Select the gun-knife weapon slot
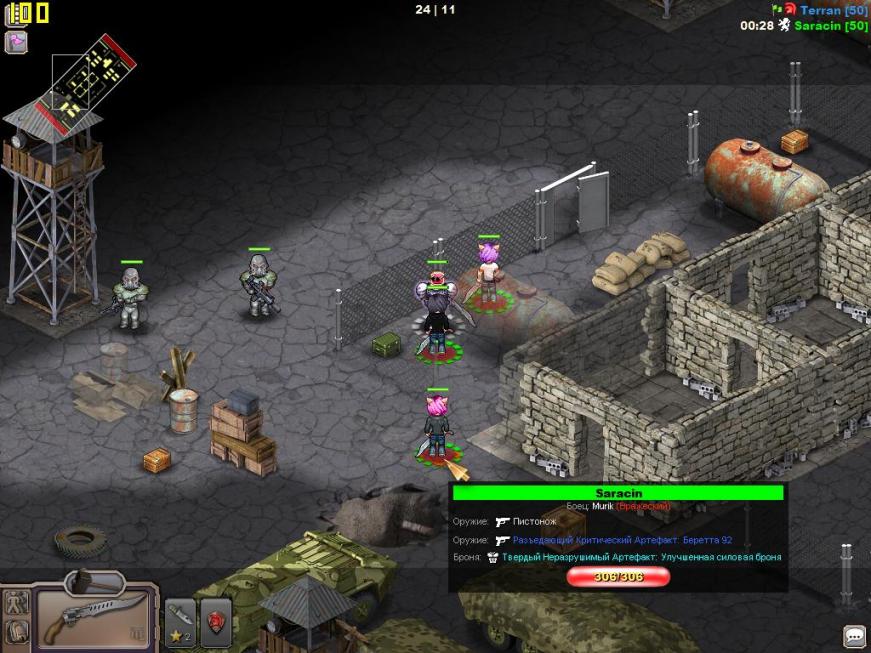Viewport: 871px width, 653px height. pos(96,619)
